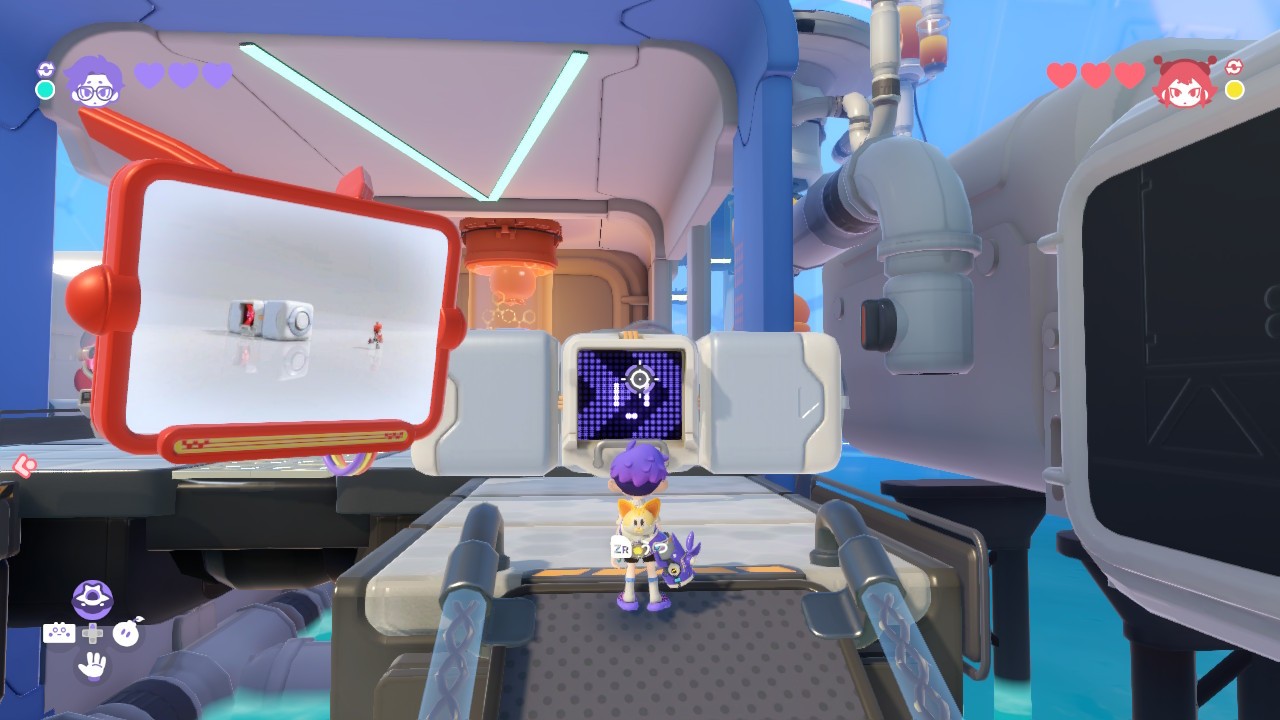Click the teal circle indicator
The image size is (1280, 720).
[x=45, y=90]
